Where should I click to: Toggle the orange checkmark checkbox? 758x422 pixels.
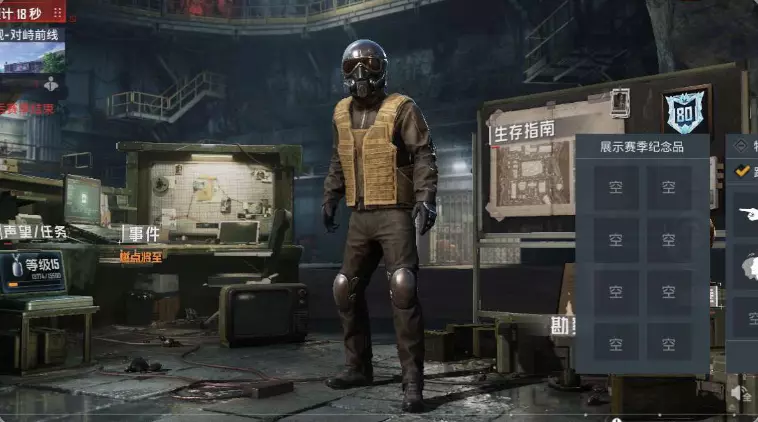click(742, 170)
